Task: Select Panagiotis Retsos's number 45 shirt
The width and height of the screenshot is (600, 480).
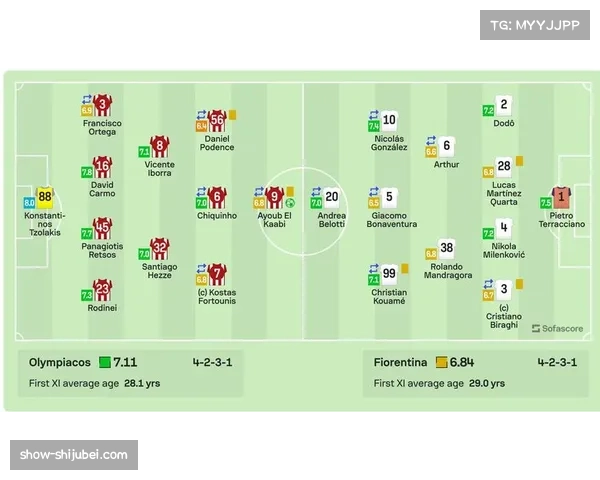Action: [x=102, y=229]
